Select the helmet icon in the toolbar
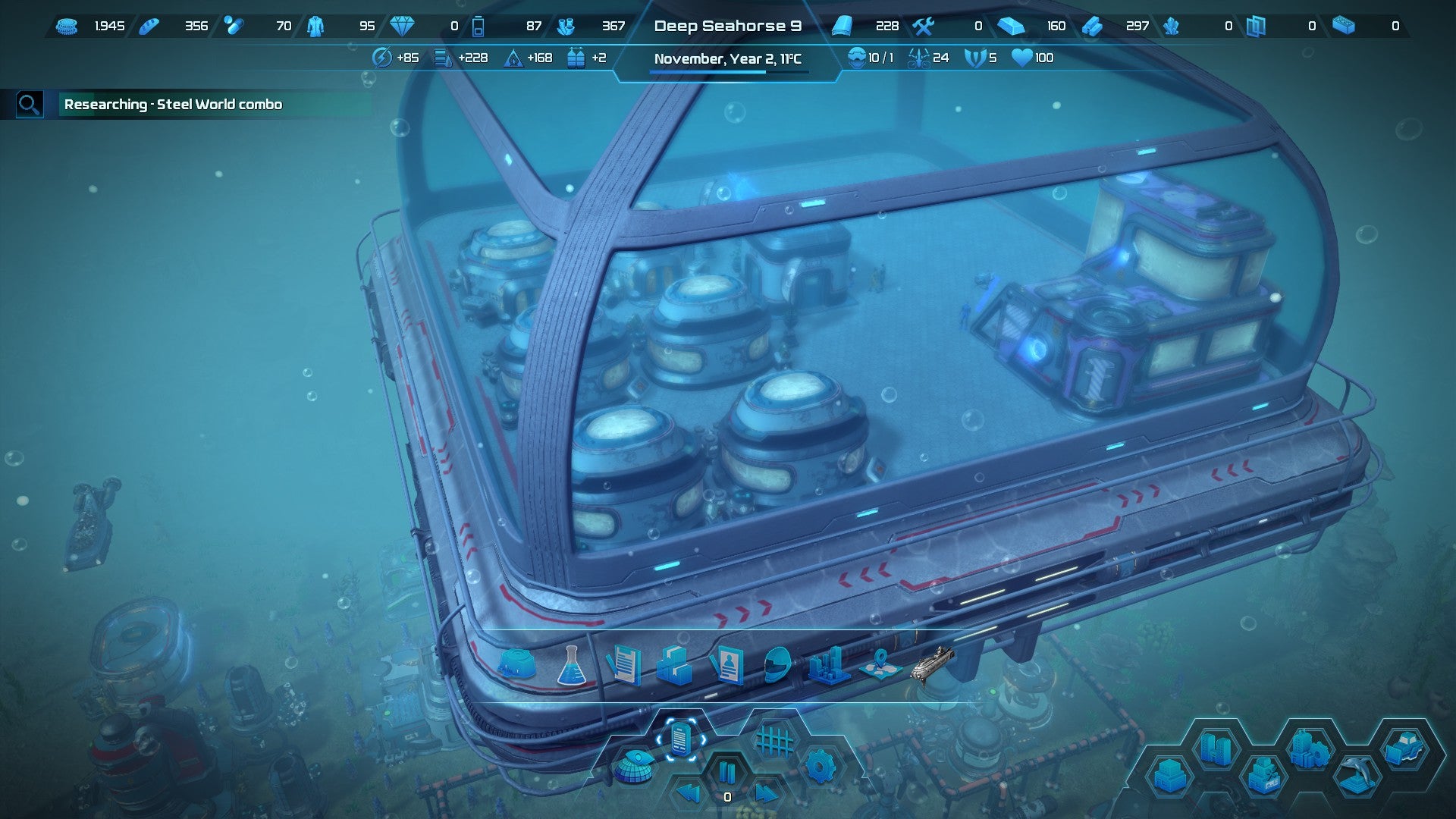Screen dimensions: 1456x819 tap(777, 665)
